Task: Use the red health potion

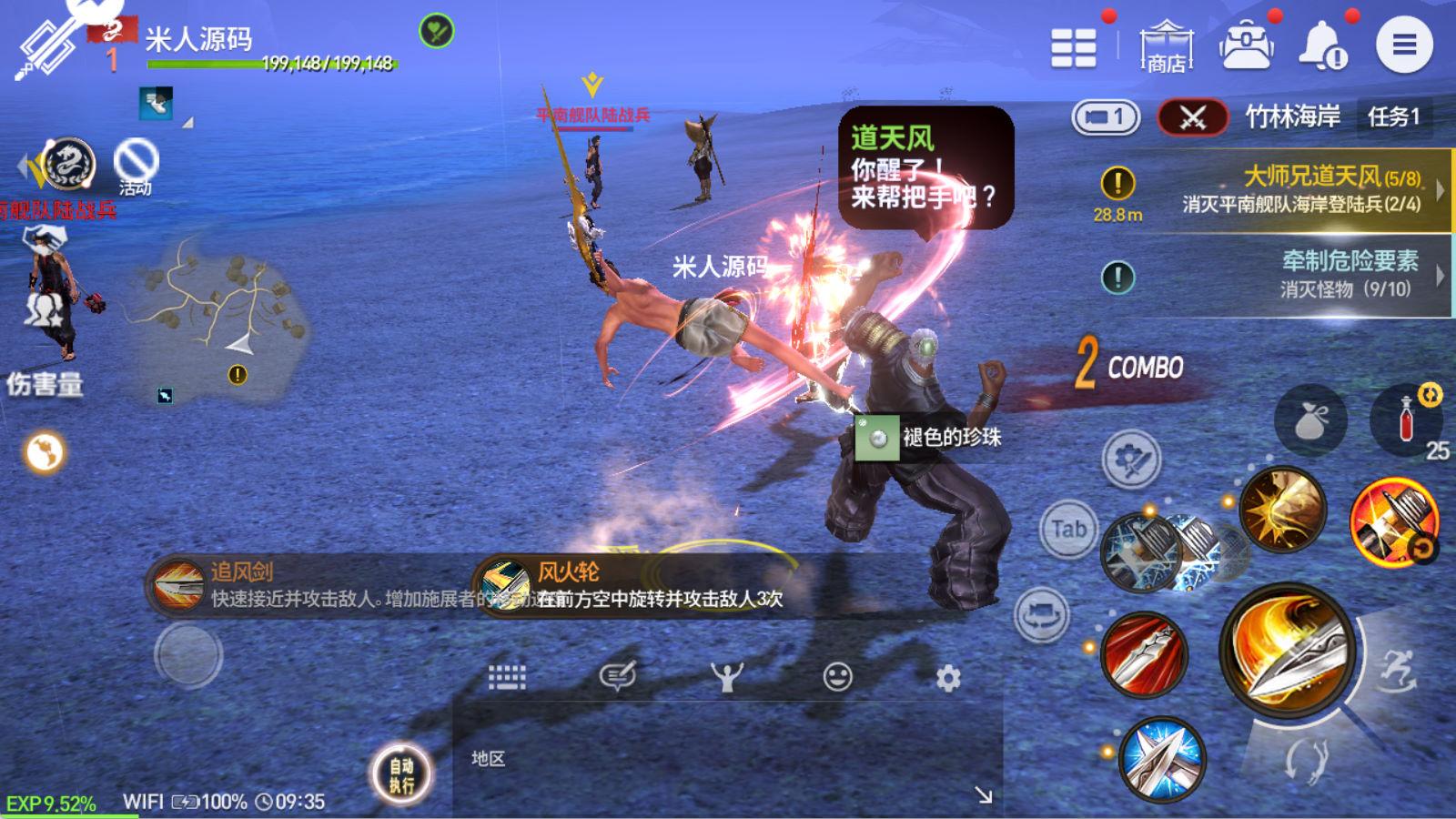Action: [x=1407, y=420]
